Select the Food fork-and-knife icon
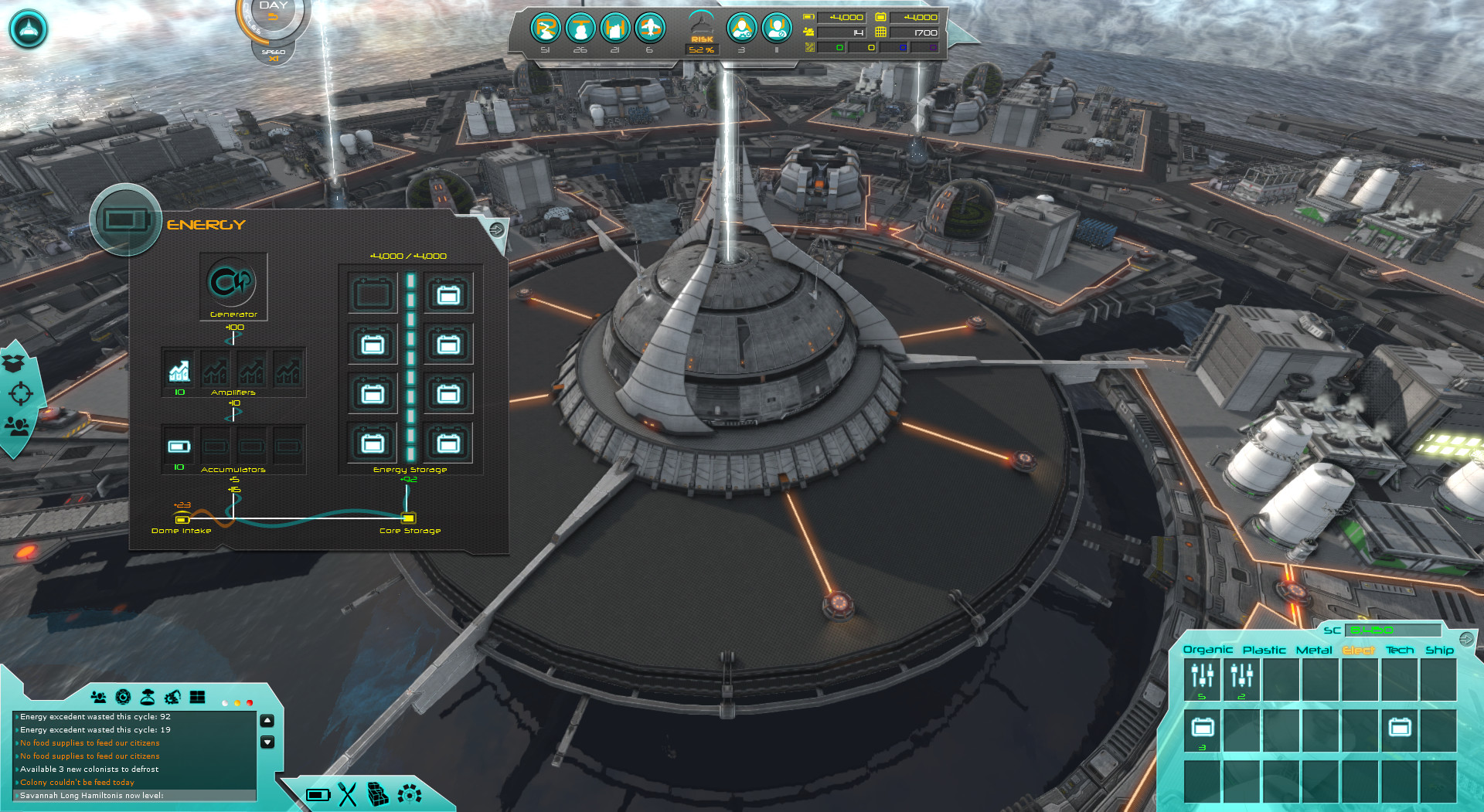 348,794
